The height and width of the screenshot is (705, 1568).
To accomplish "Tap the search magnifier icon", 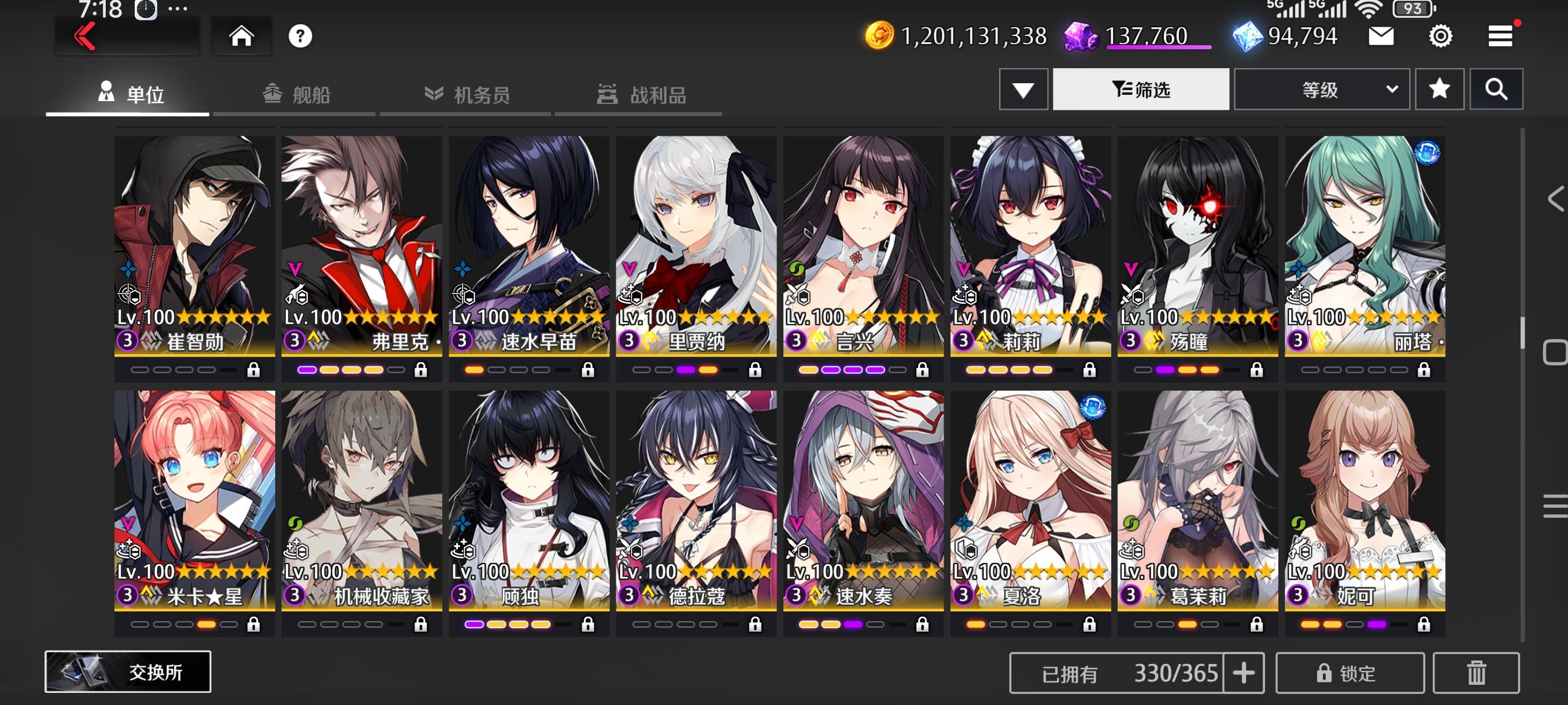I will pos(1497,89).
